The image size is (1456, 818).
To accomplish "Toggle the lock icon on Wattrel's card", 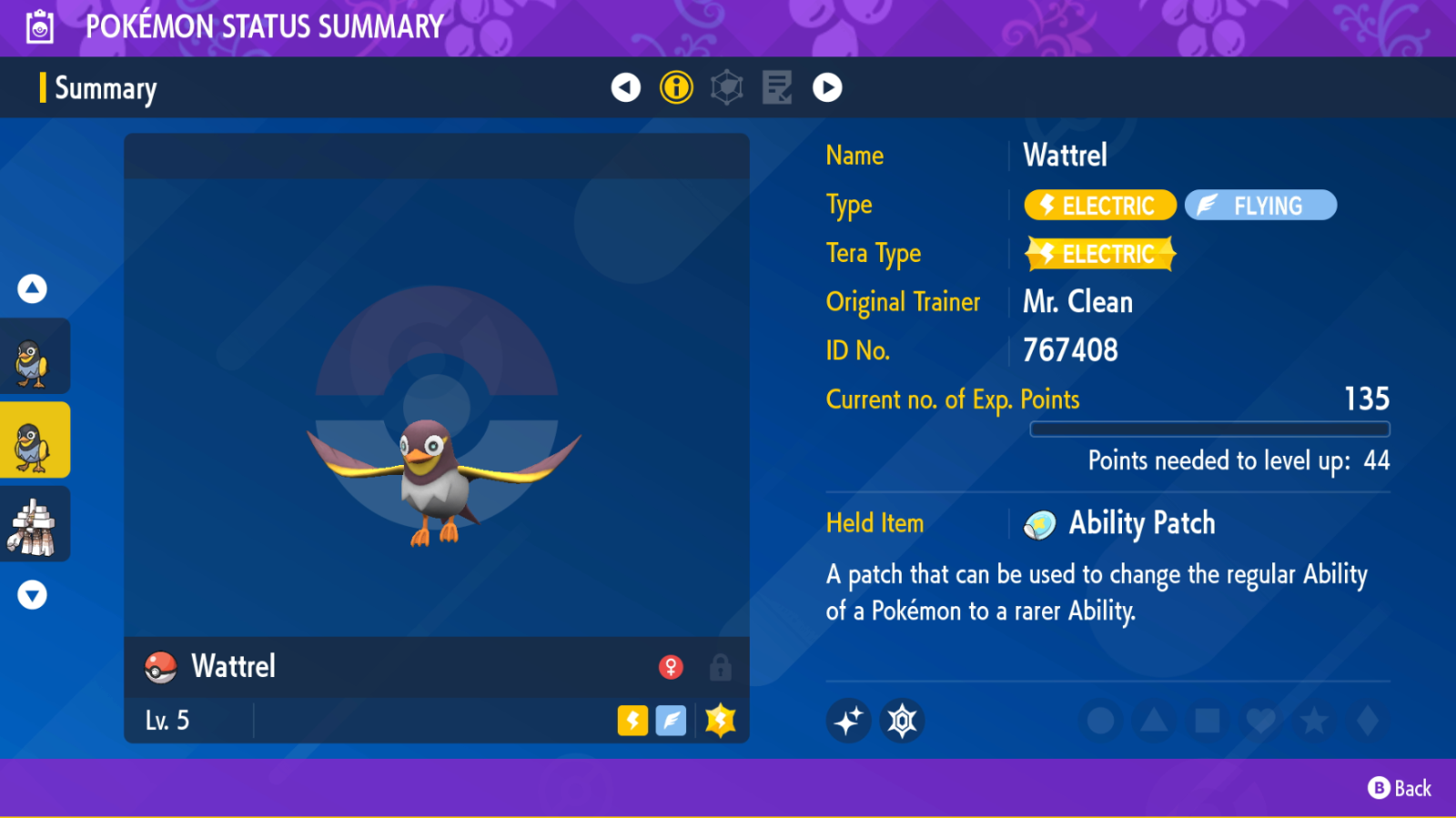I will tap(720, 667).
